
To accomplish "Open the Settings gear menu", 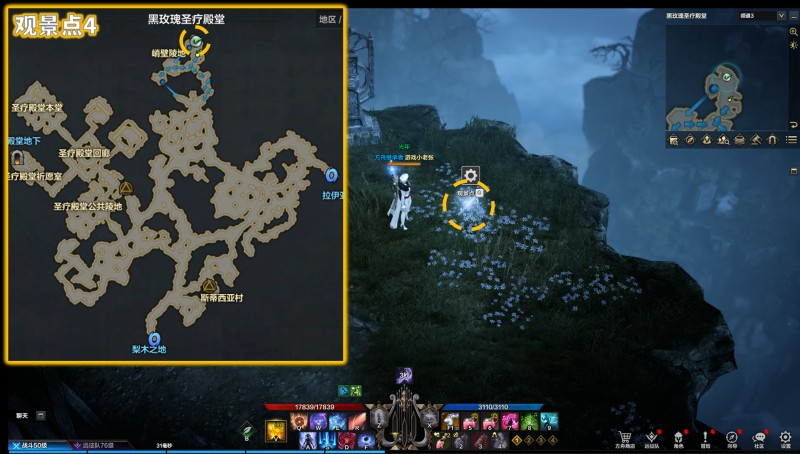I will pos(786,435).
